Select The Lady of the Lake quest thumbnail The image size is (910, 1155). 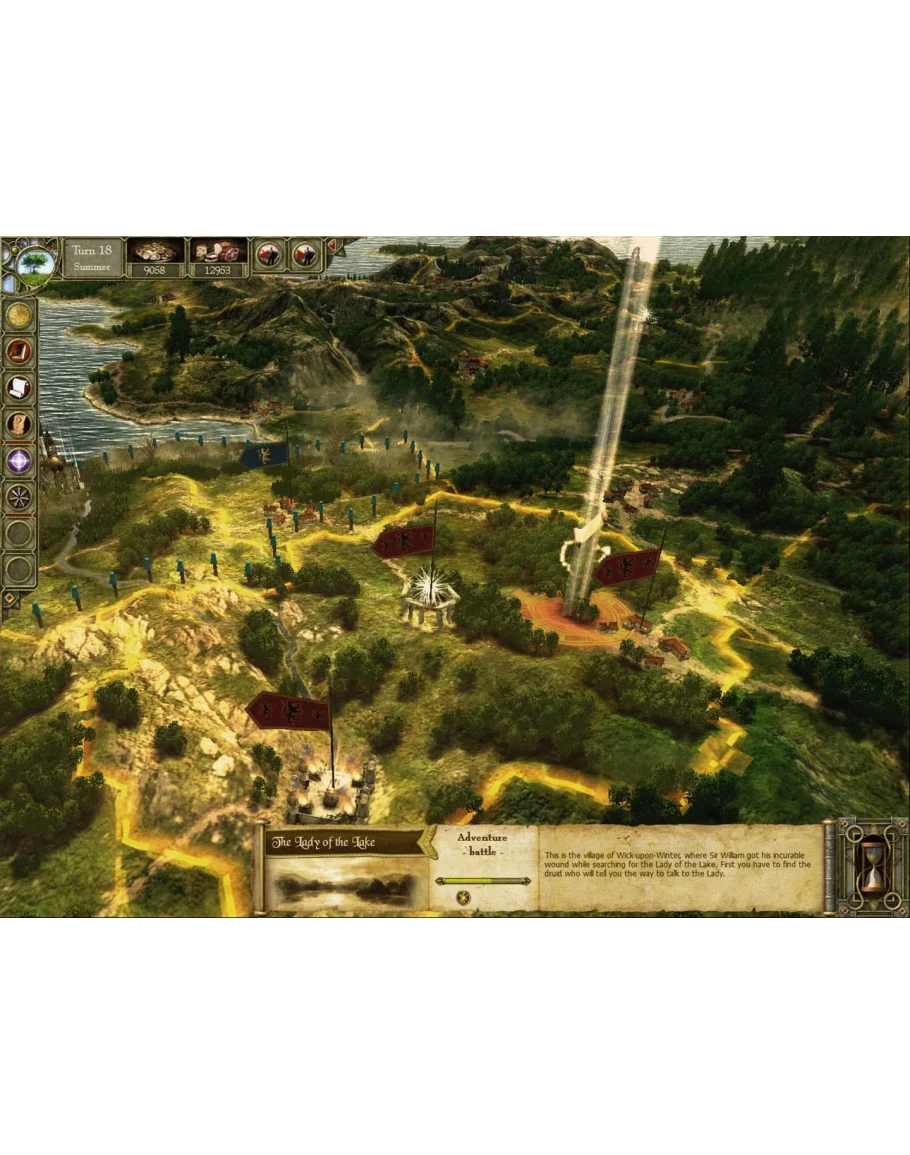pyautogui.click(x=343, y=886)
